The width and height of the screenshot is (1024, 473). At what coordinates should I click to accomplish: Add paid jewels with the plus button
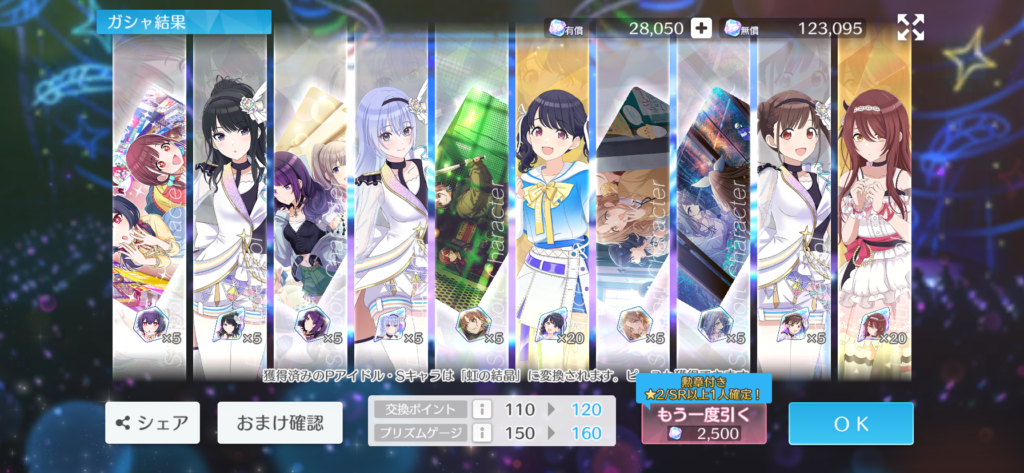click(x=702, y=28)
